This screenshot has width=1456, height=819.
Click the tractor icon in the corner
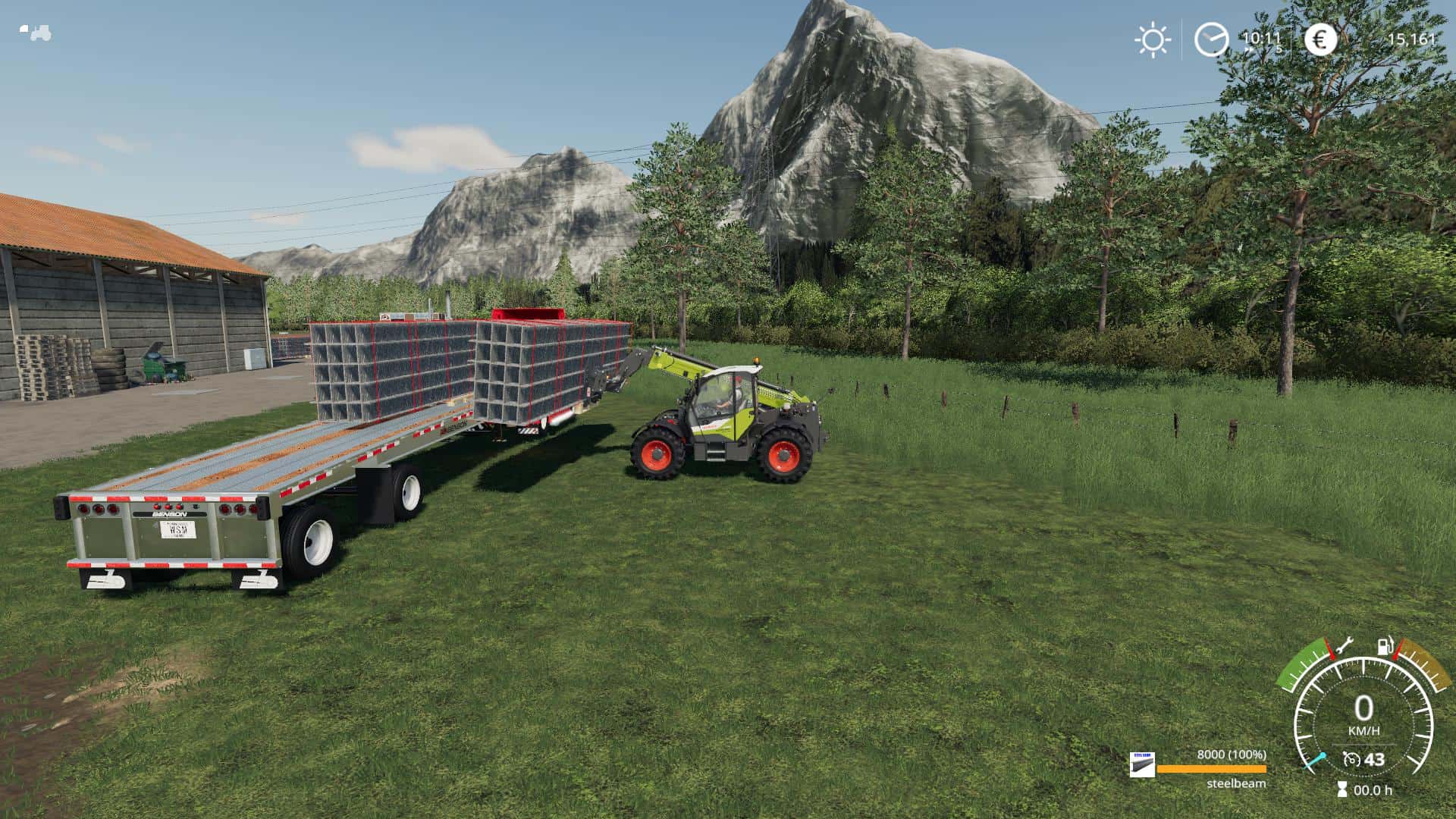click(x=36, y=33)
